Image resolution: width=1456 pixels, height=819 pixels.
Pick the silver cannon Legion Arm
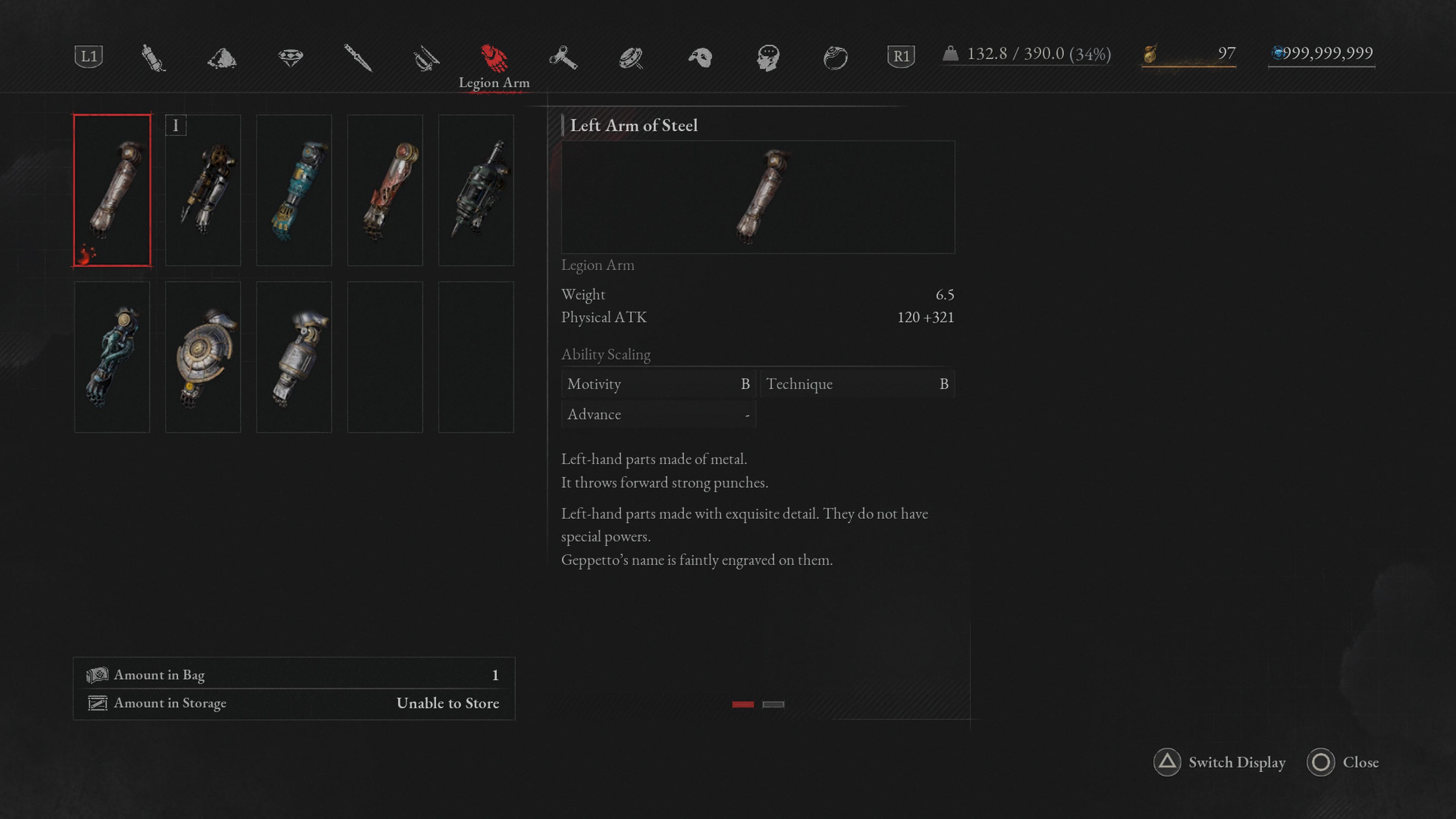(294, 357)
